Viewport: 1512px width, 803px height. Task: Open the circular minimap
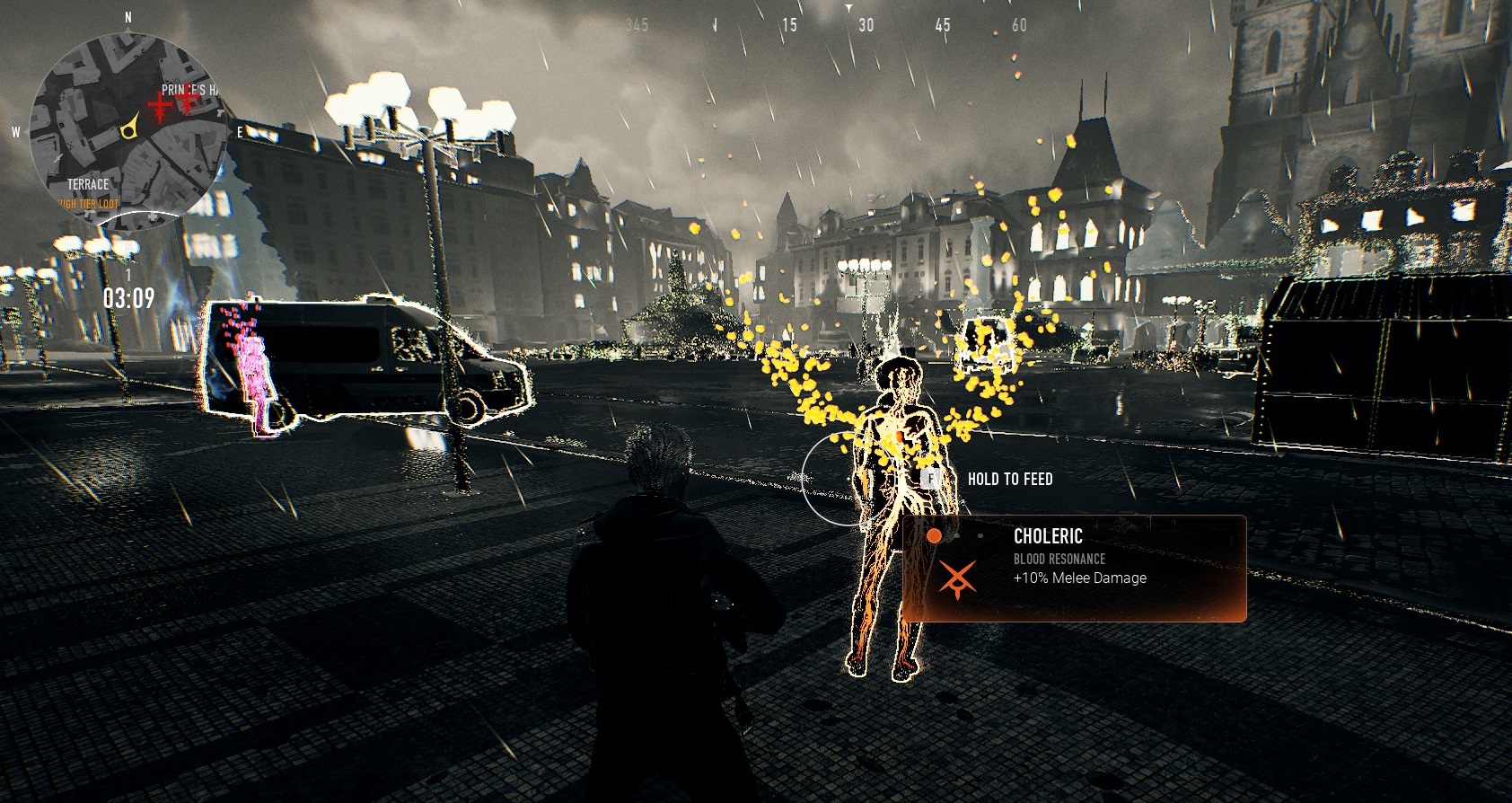click(127, 130)
